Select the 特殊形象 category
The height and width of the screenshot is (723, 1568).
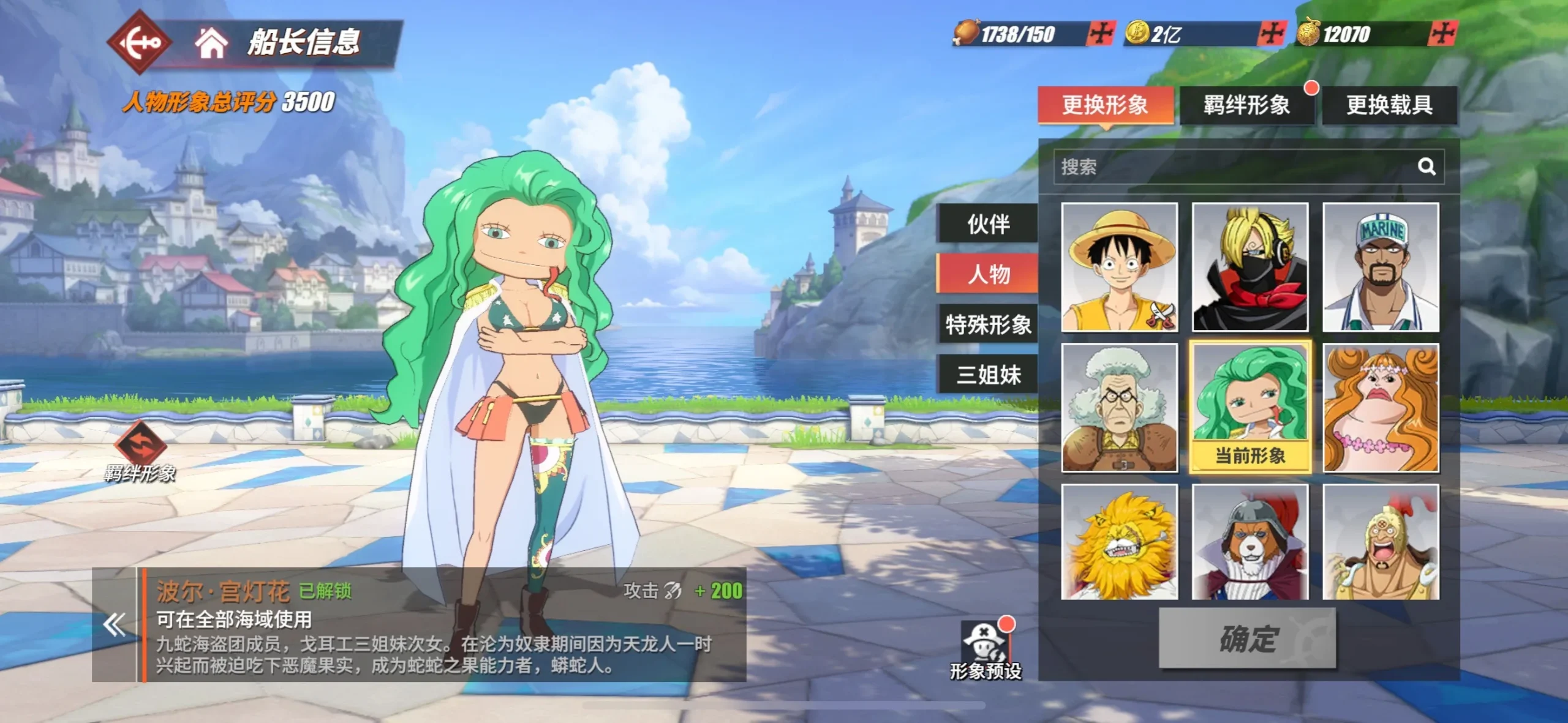coord(988,324)
